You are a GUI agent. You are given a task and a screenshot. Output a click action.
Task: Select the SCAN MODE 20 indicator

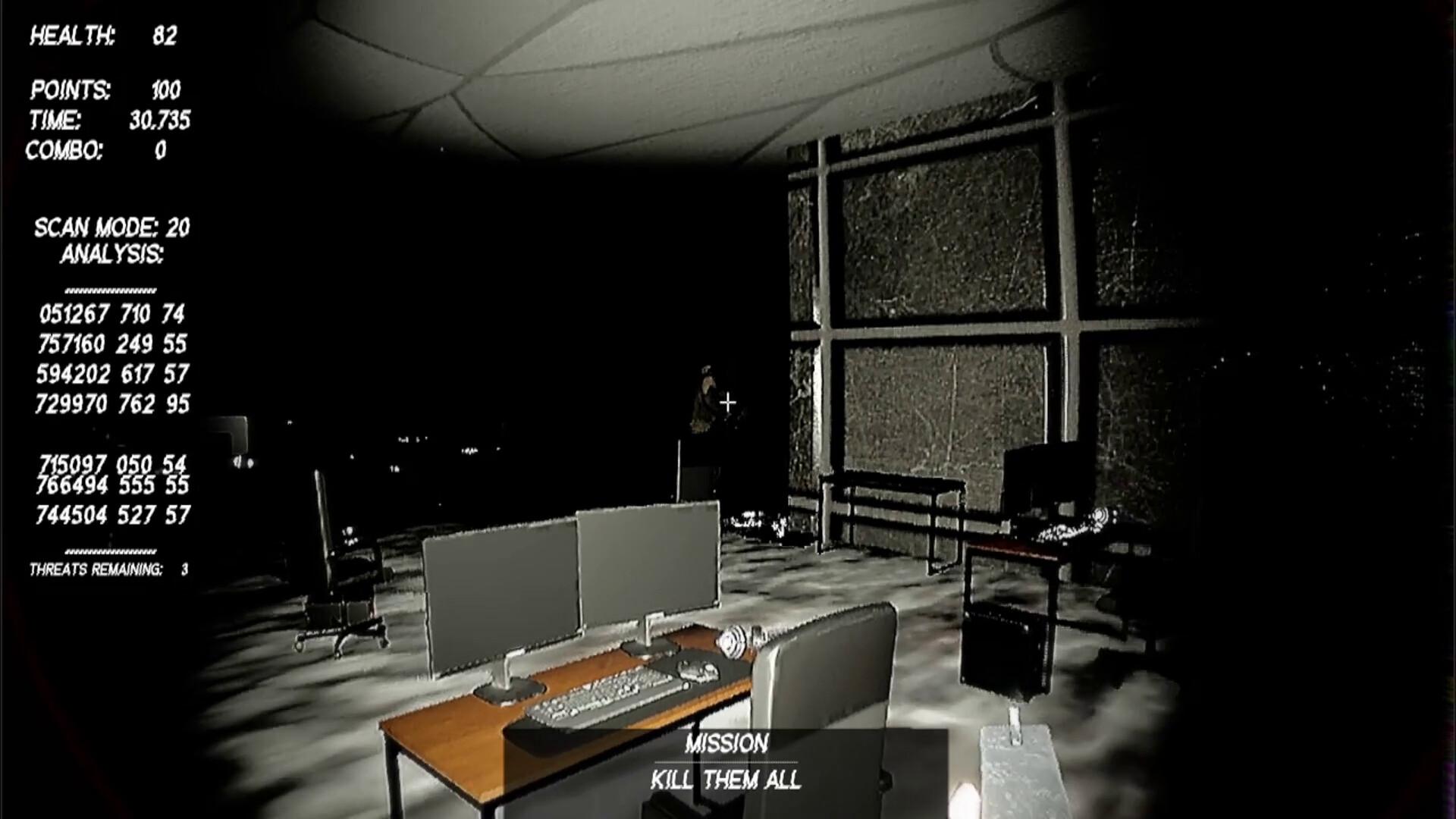point(112,225)
